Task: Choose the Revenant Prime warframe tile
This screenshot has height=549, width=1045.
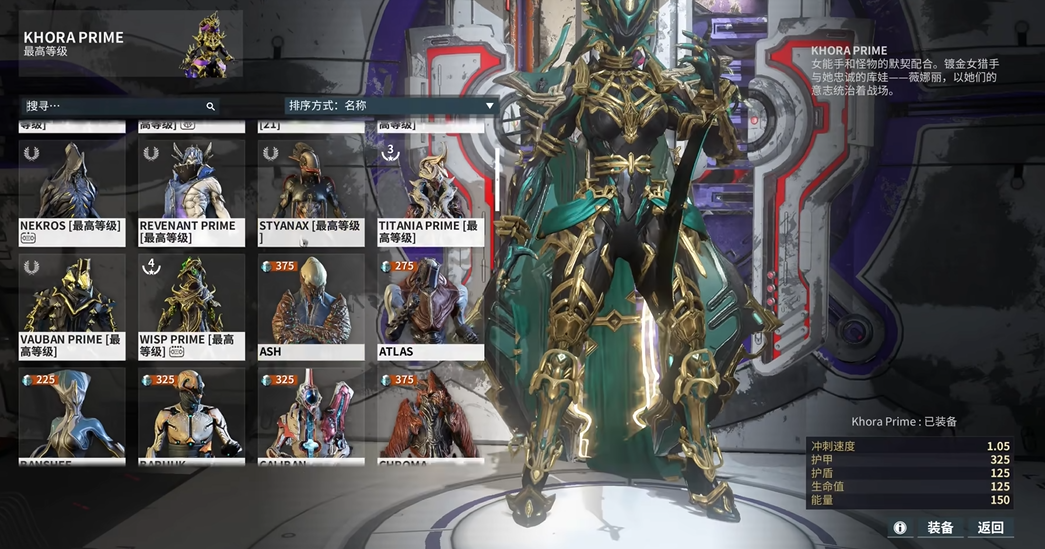Action: (x=191, y=192)
